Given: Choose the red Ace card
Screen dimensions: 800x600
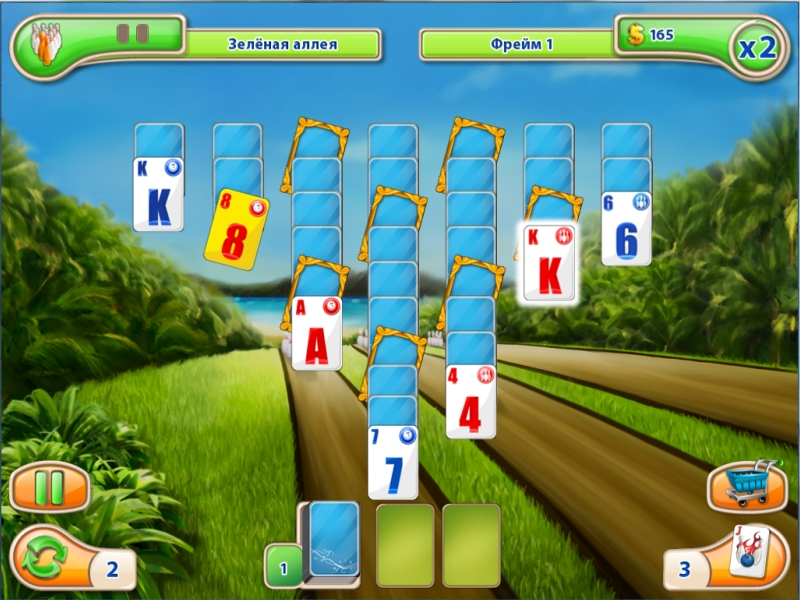Looking at the screenshot, I should coord(317,334).
